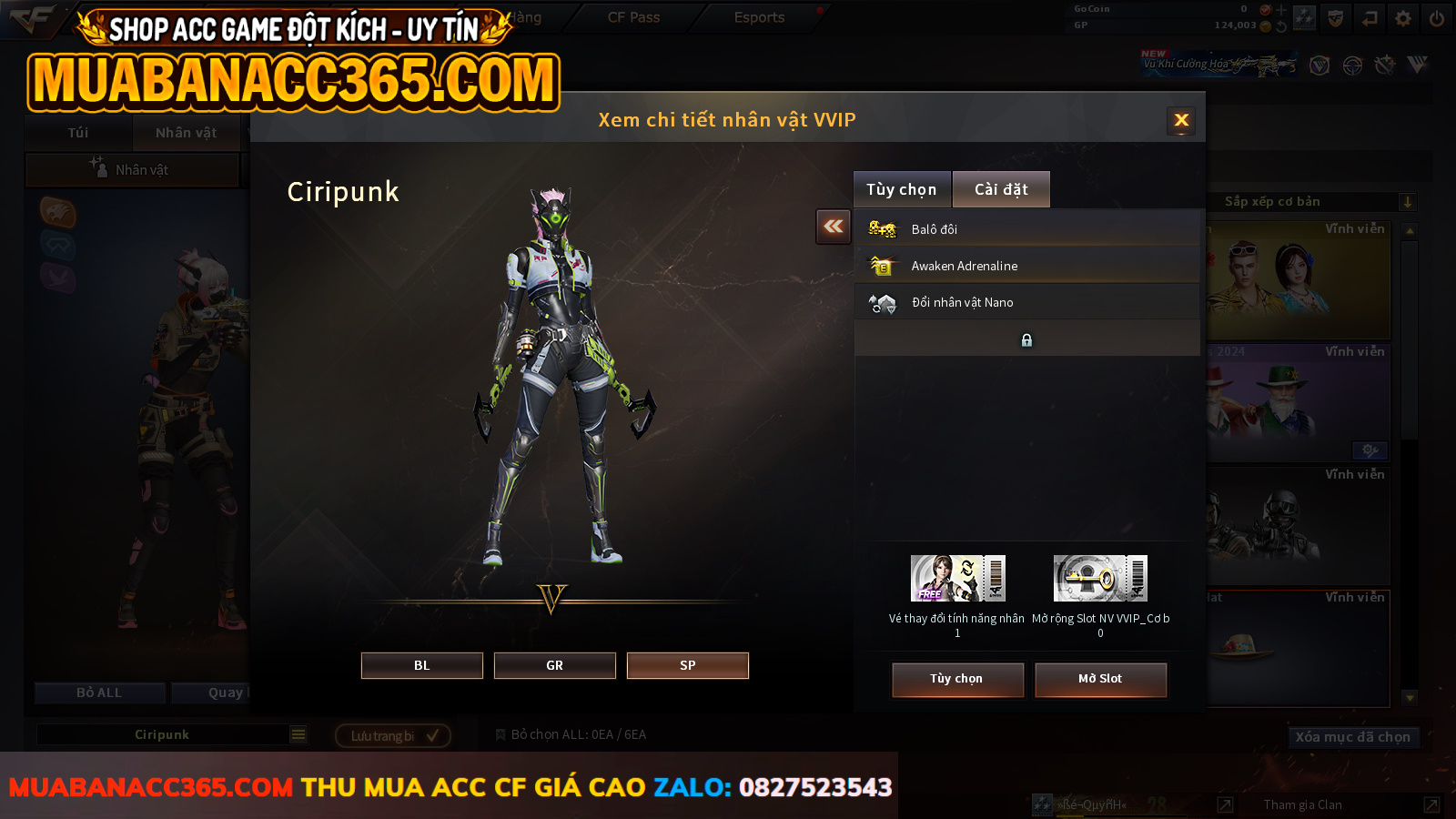Close the VVIP character detail window

(1181, 120)
